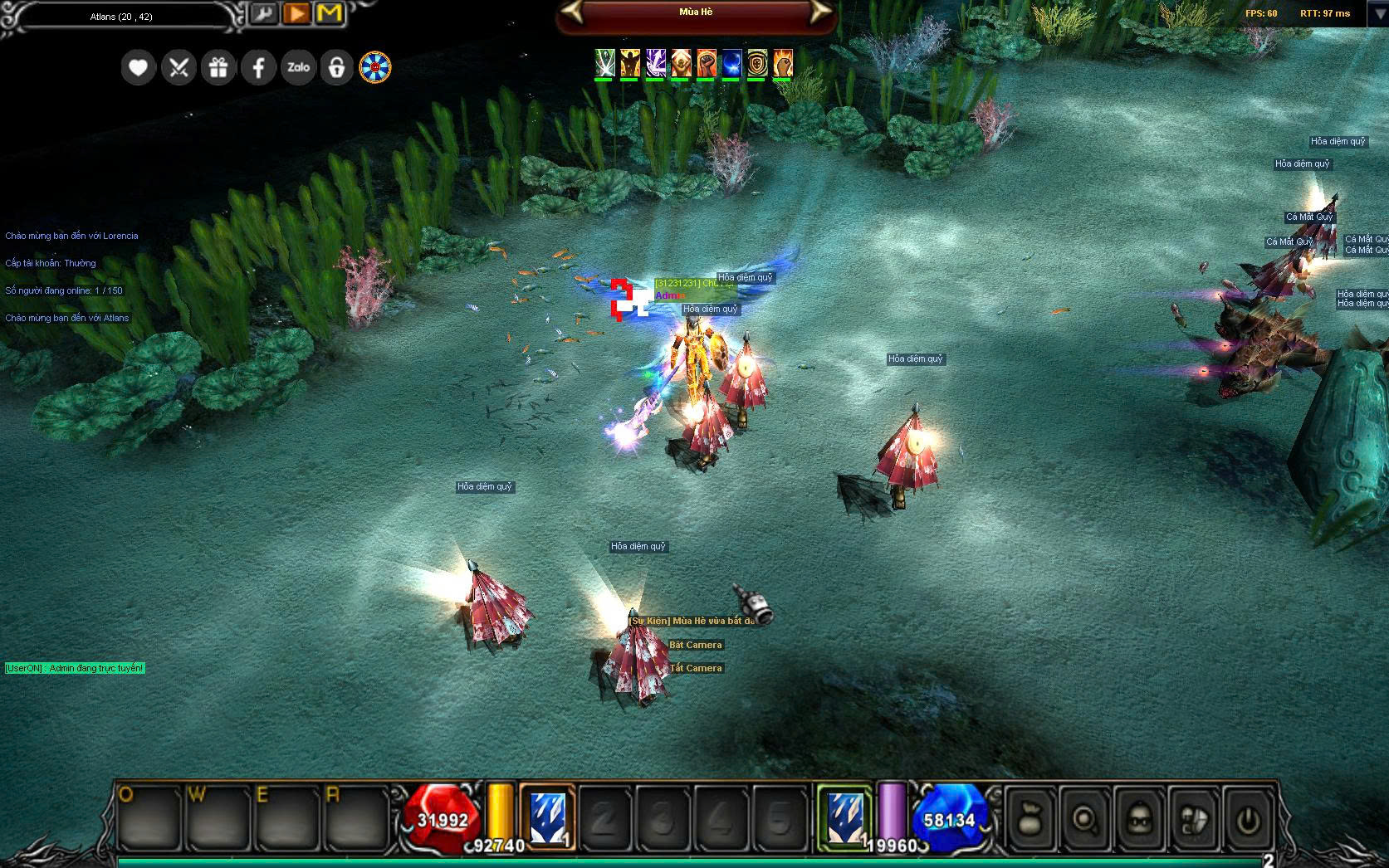The height and width of the screenshot is (868, 1389).
Task: Open the Facebook link icon
Action: (258, 67)
